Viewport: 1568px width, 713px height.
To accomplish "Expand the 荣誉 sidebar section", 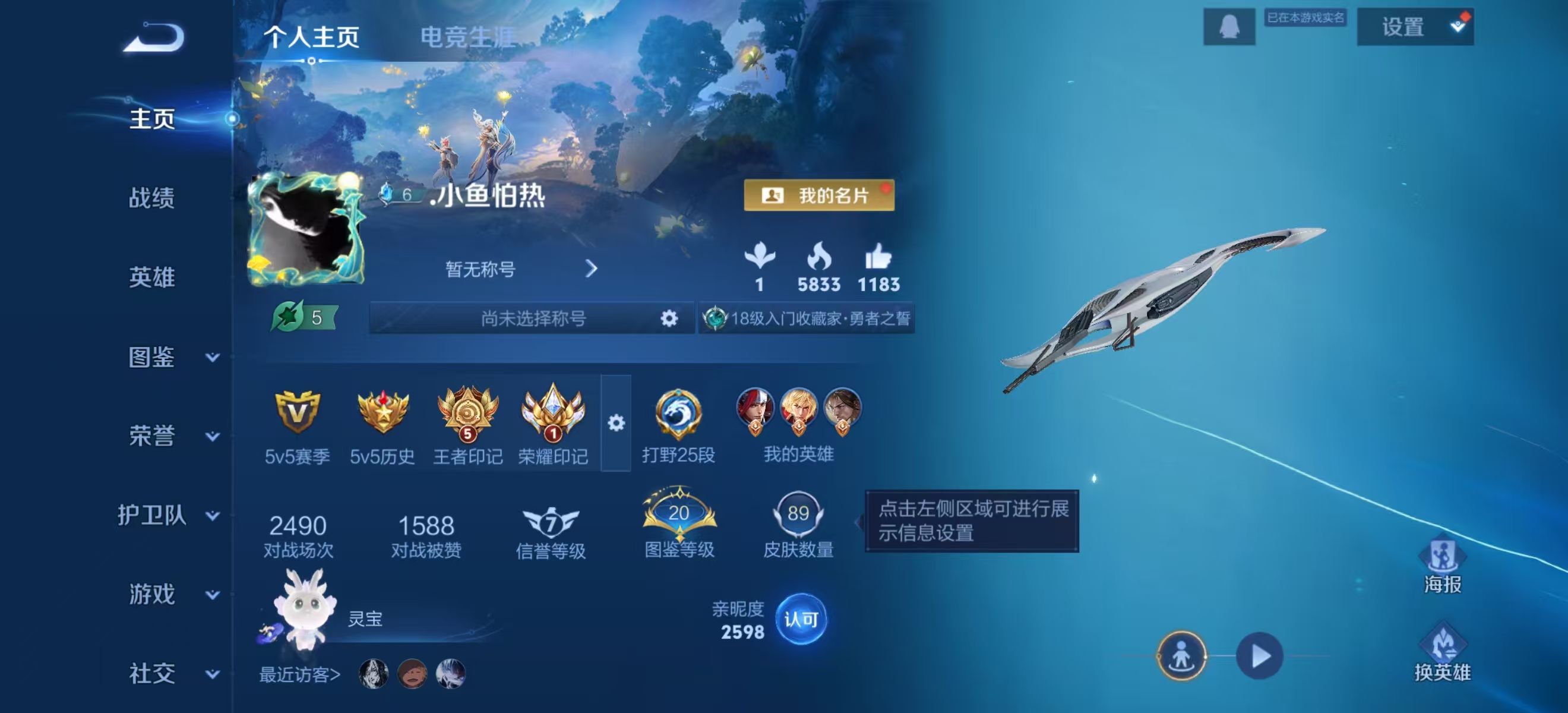I will point(151,437).
